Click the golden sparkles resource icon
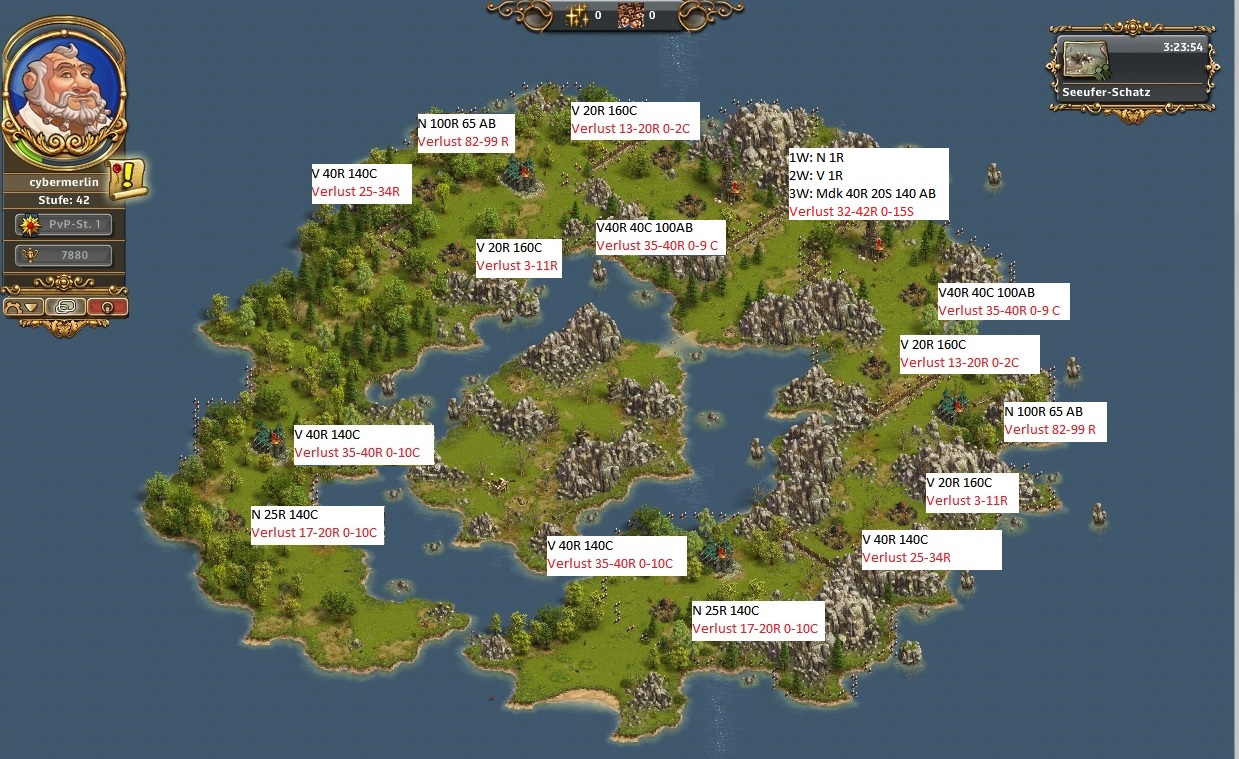Viewport: 1239px width, 759px height. pos(577,16)
